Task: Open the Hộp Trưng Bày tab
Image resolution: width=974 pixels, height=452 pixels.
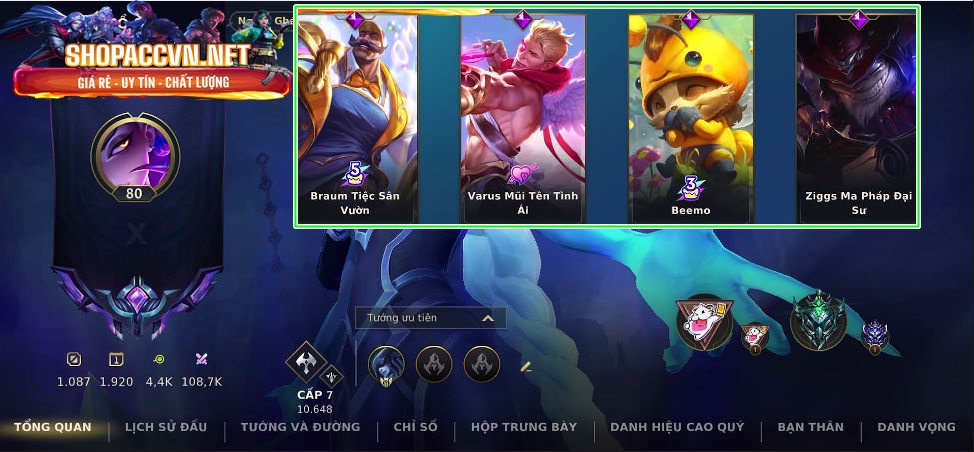Action: pyautogui.click(x=524, y=428)
